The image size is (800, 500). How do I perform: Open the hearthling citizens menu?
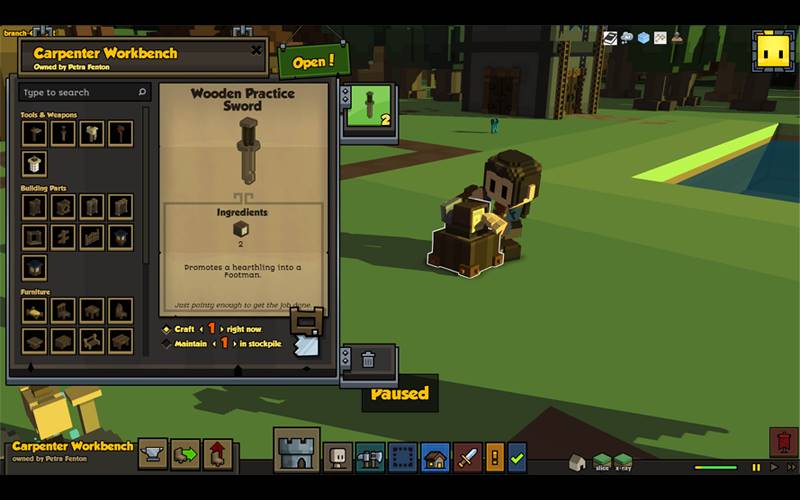click(x=338, y=457)
